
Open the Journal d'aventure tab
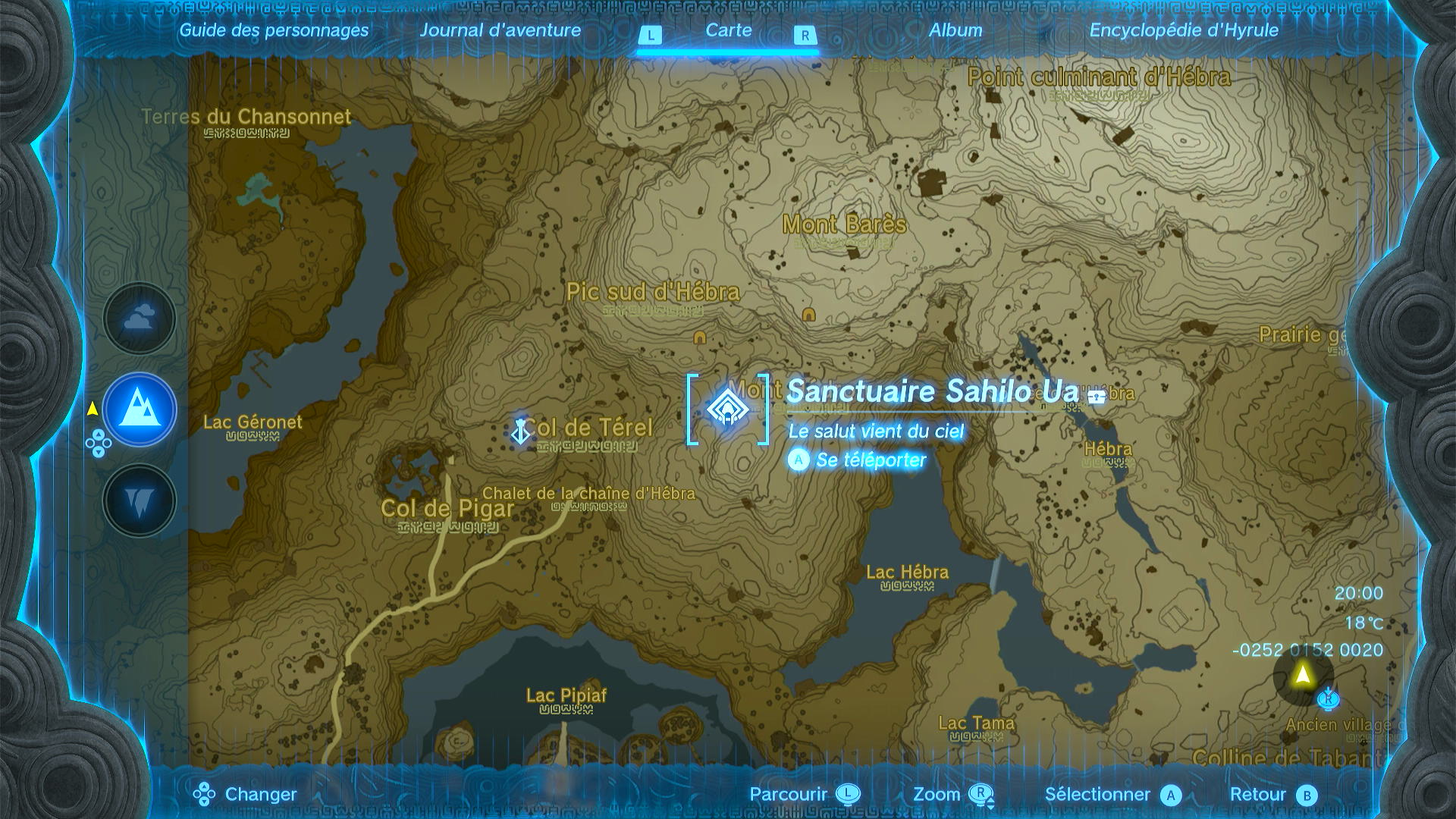click(x=501, y=31)
